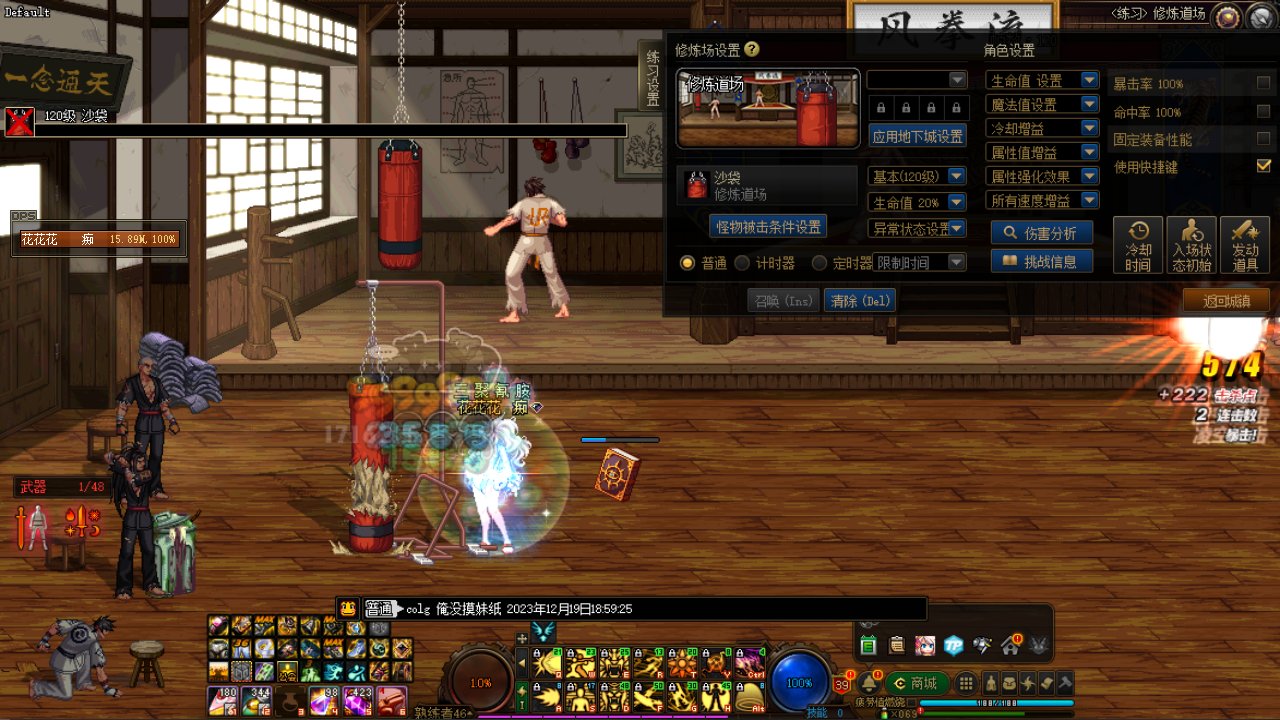Viewport: 1280px width, 720px height.
Task: Open 怪物被击条件设置 monster hit settings
Action: (x=768, y=227)
